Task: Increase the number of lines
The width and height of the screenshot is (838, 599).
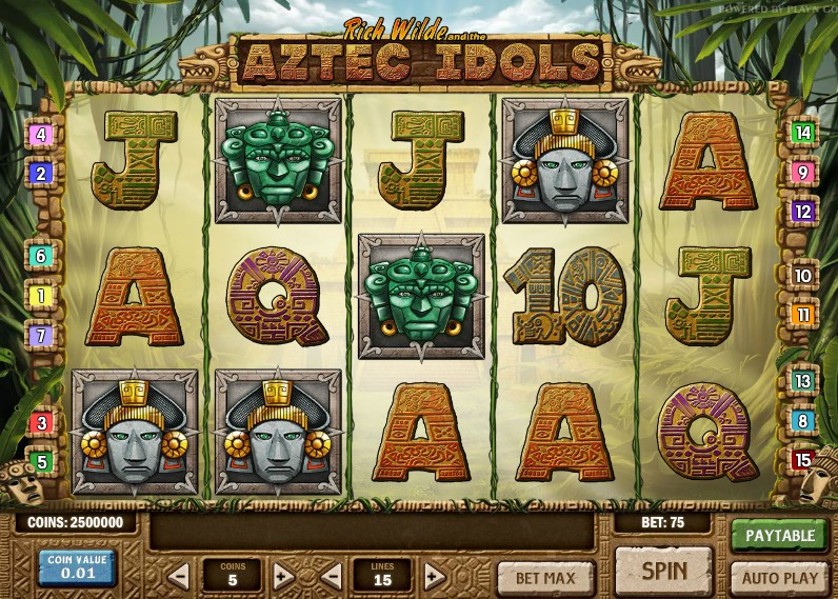Action: coord(434,576)
